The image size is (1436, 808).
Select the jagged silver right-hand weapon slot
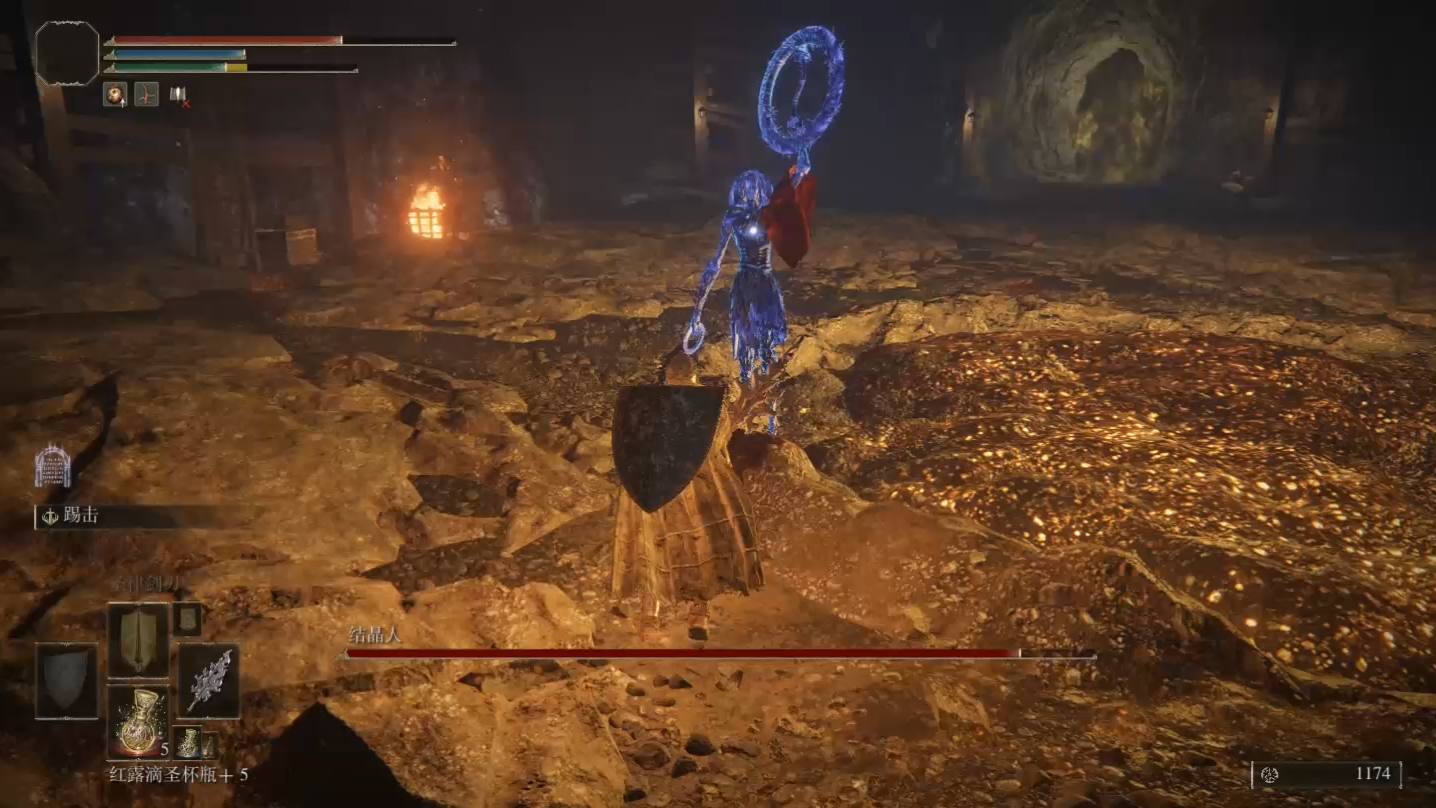click(x=208, y=681)
